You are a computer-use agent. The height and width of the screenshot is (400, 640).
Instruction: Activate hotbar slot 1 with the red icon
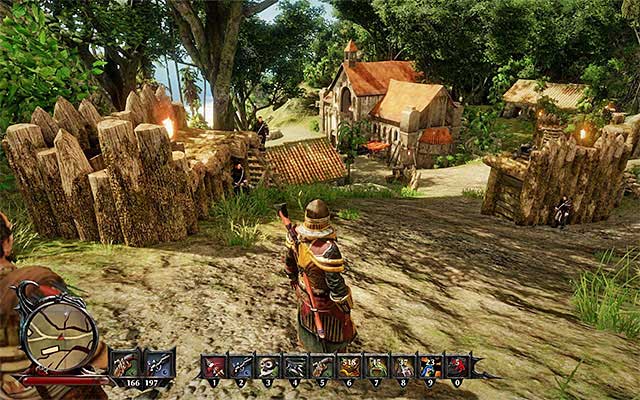tap(214, 366)
